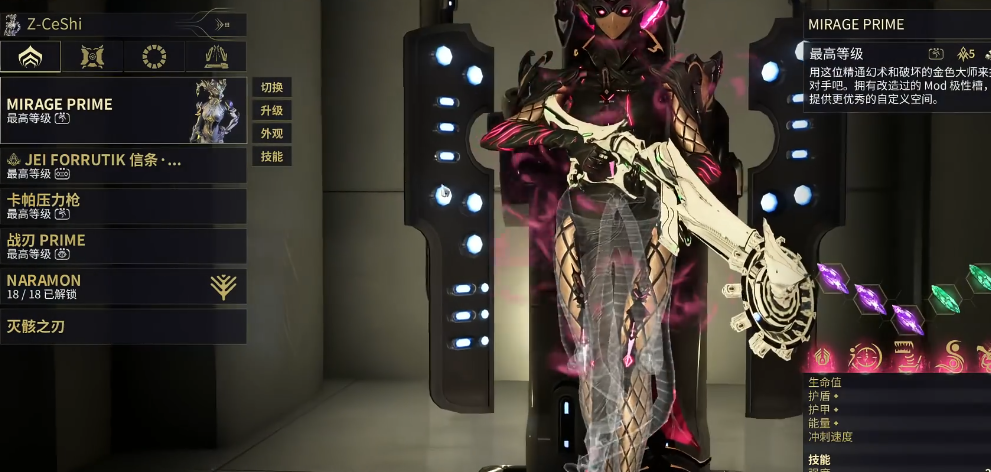
Task: Choose the 卡帕压力枪 secondary weapon slot
Action: tap(123, 206)
